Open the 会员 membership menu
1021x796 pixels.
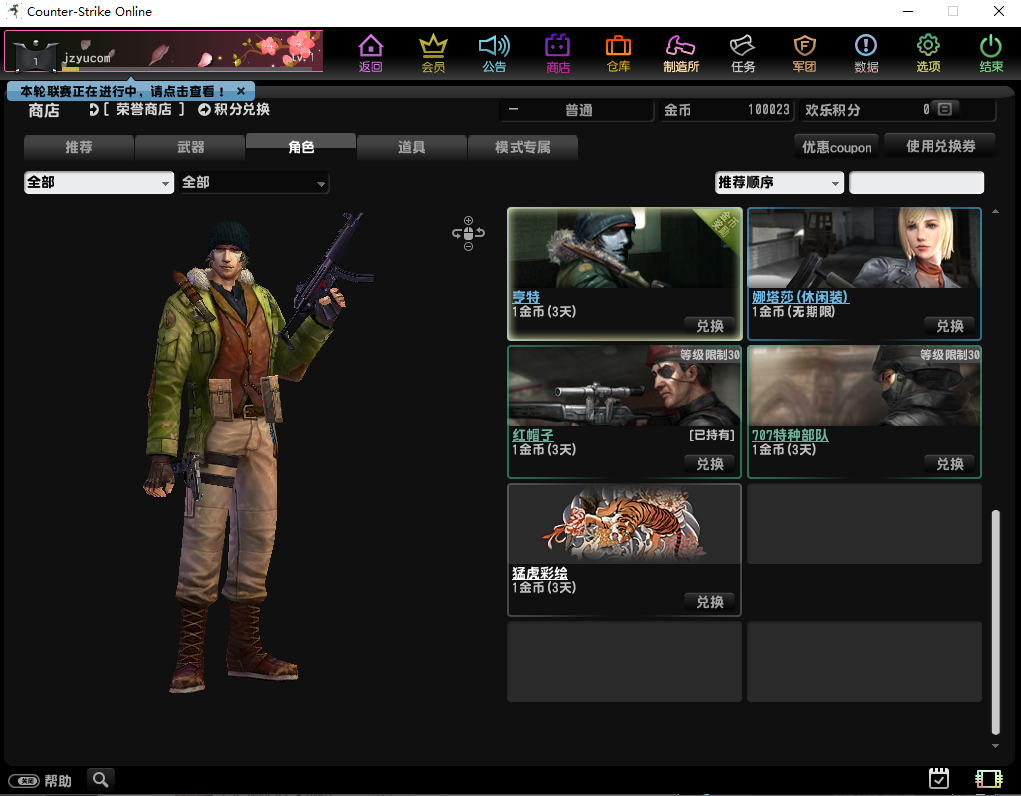coord(433,53)
